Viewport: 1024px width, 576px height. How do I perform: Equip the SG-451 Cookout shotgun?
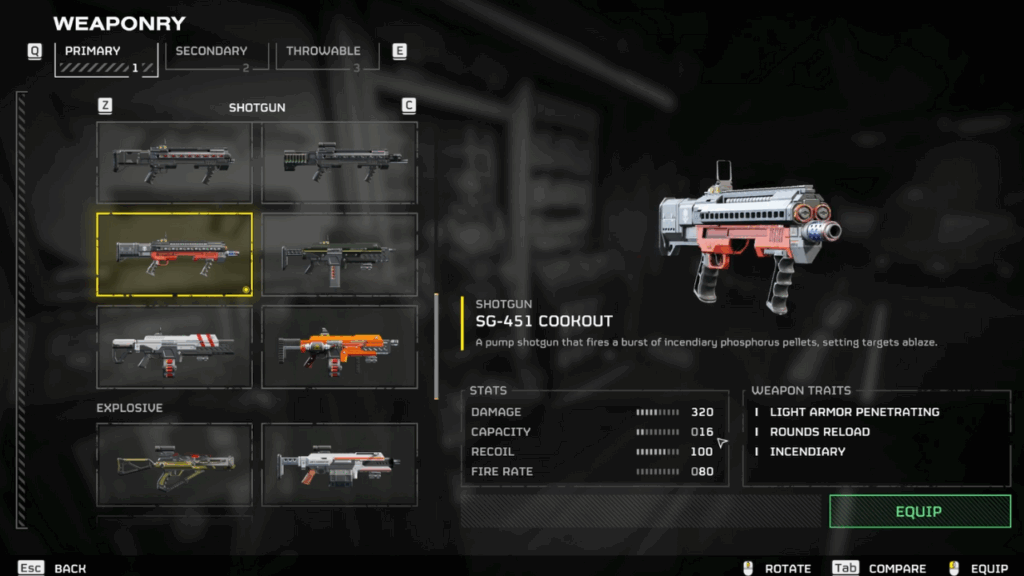pyautogui.click(x=919, y=511)
